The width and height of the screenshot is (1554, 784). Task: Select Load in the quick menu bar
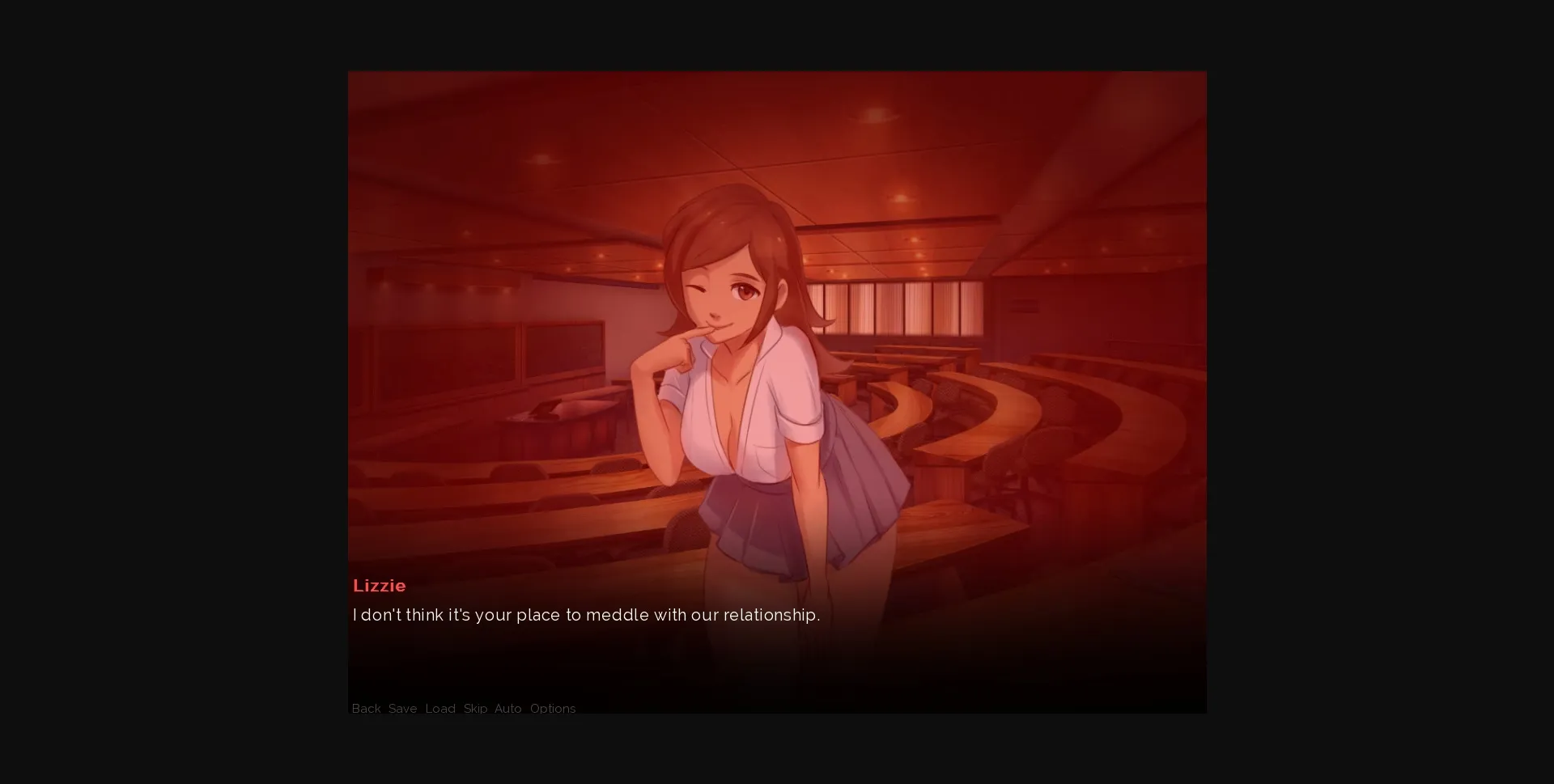439,709
